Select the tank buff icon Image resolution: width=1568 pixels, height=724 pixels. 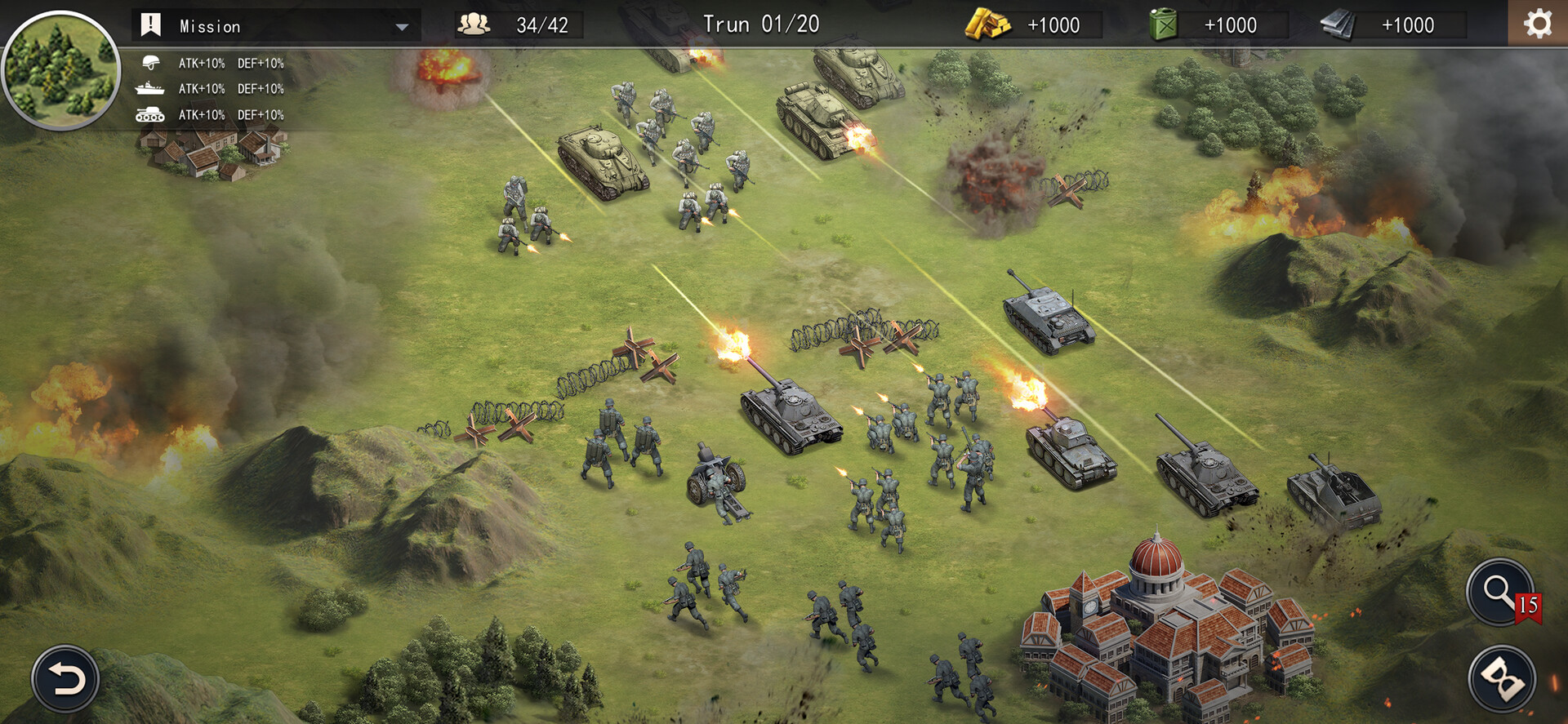click(149, 115)
